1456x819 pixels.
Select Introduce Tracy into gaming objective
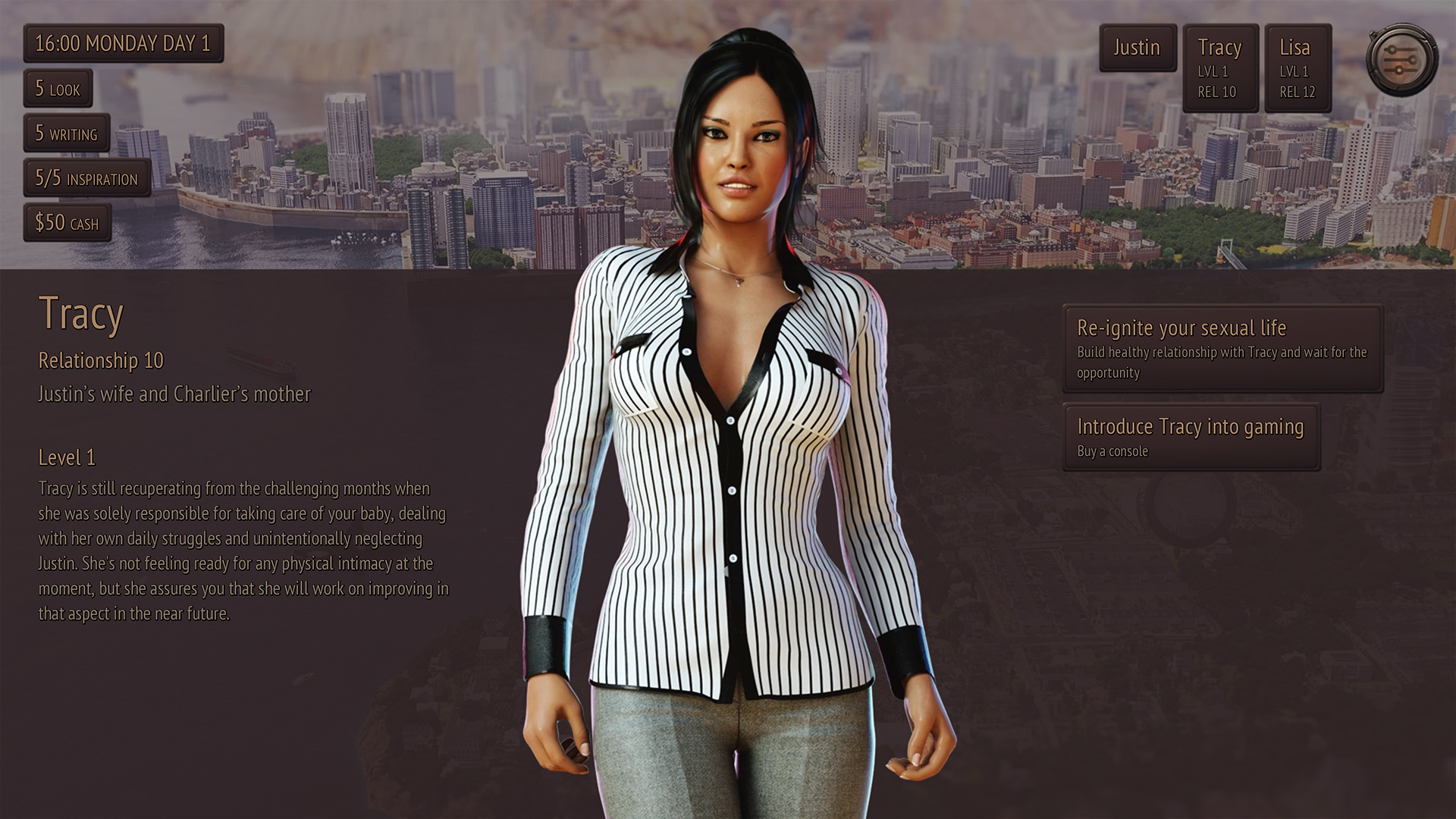(1191, 437)
